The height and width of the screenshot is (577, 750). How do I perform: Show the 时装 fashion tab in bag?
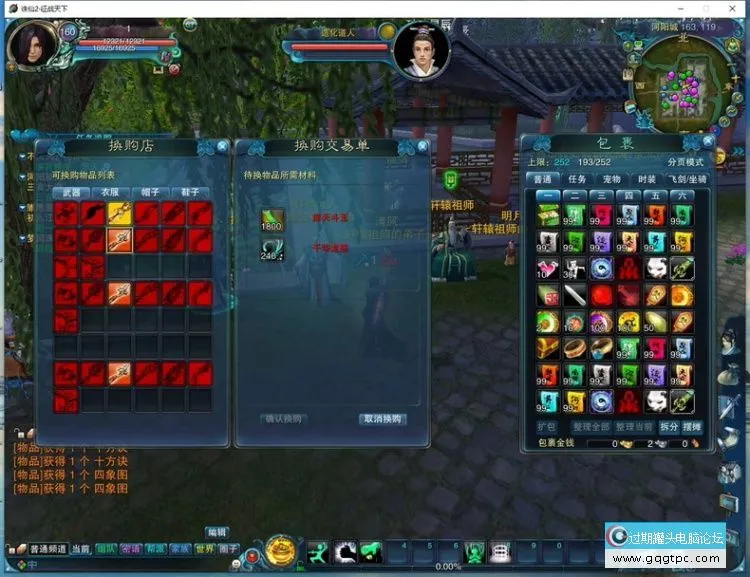(648, 179)
